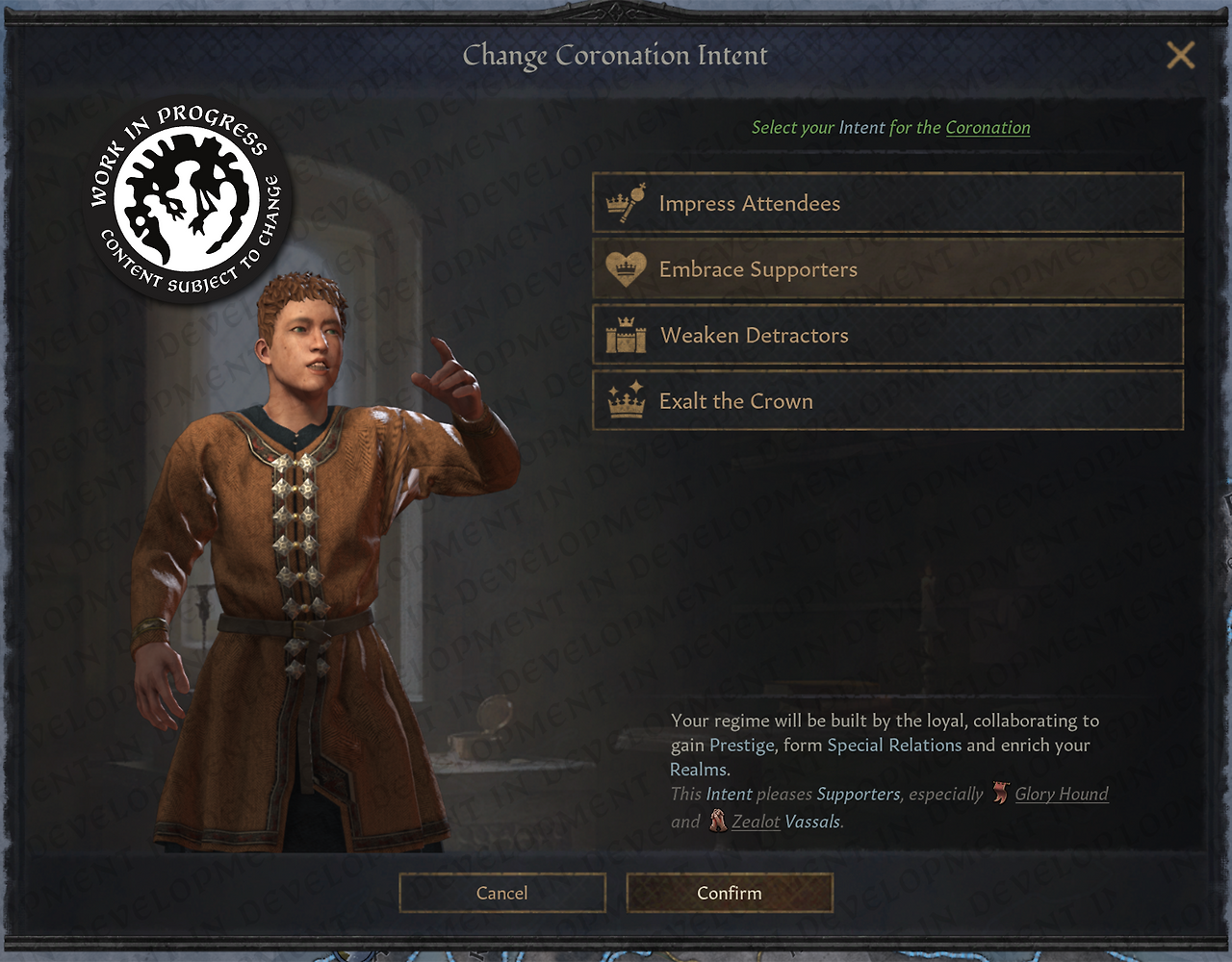Open the Coronation link in the header
1232x962 pixels.
(x=988, y=128)
